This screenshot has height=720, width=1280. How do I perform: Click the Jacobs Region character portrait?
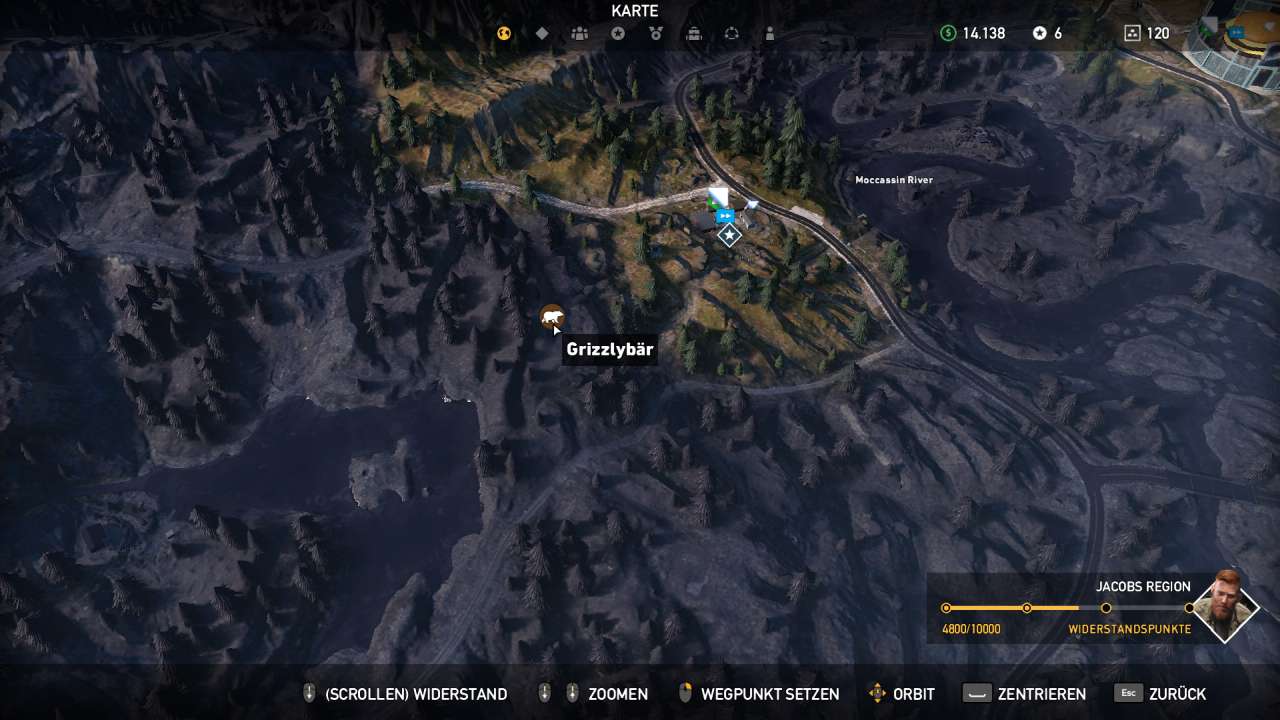[x=1226, y=605]
